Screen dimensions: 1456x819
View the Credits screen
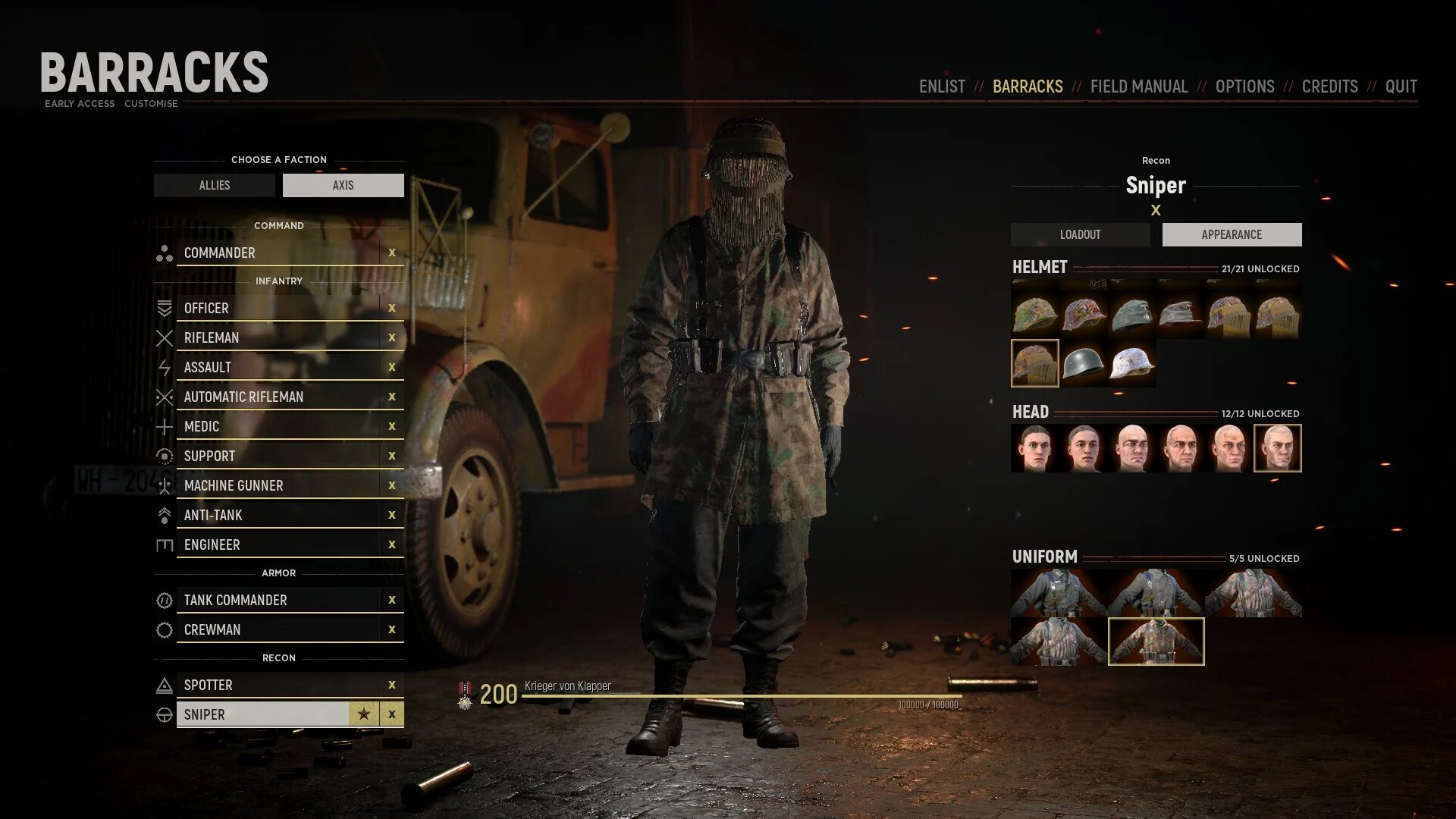click(x=1329, y=86)
